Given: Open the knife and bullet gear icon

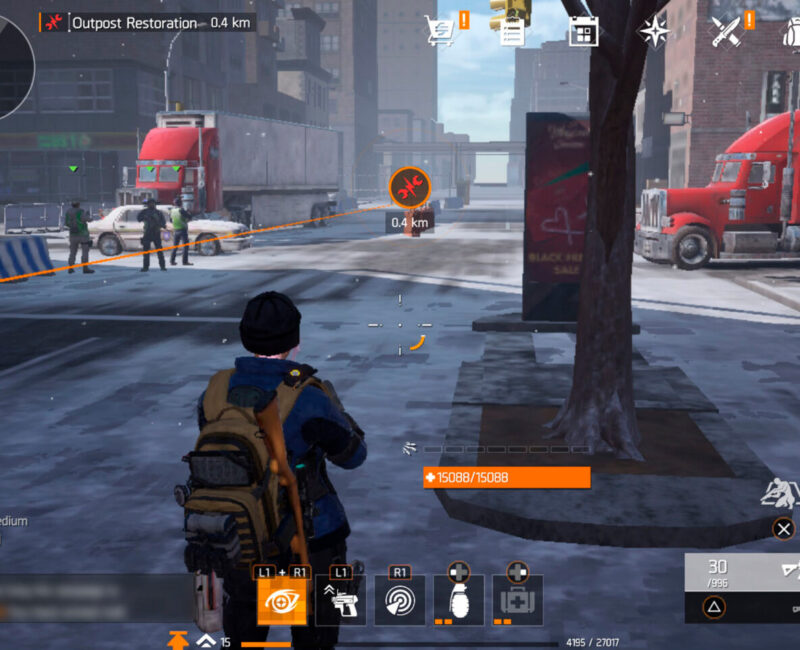Looking at the screenshot, I should click(725, 31).
